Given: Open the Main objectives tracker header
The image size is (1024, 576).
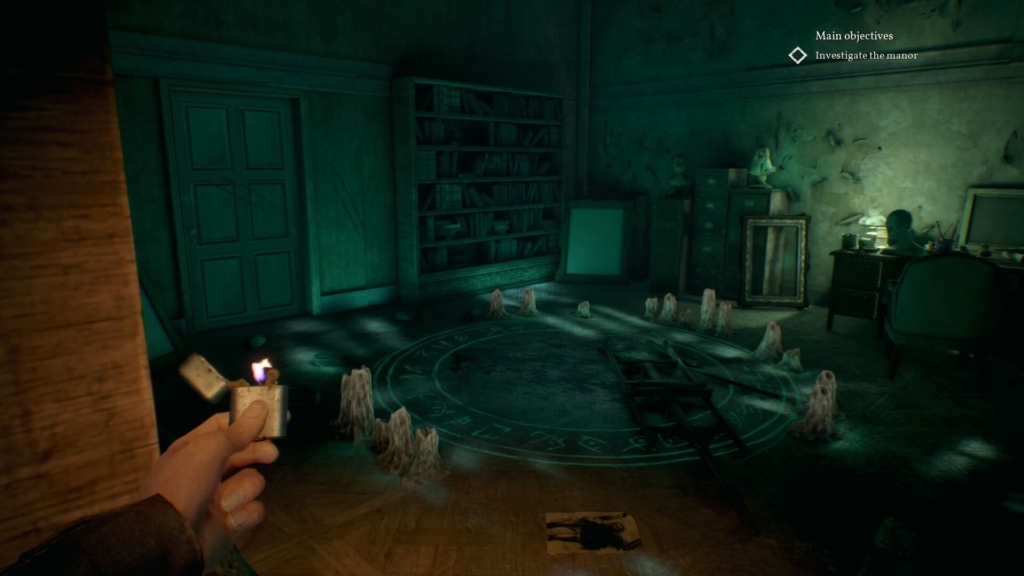Looking at the screenshot, I should 854,36.
